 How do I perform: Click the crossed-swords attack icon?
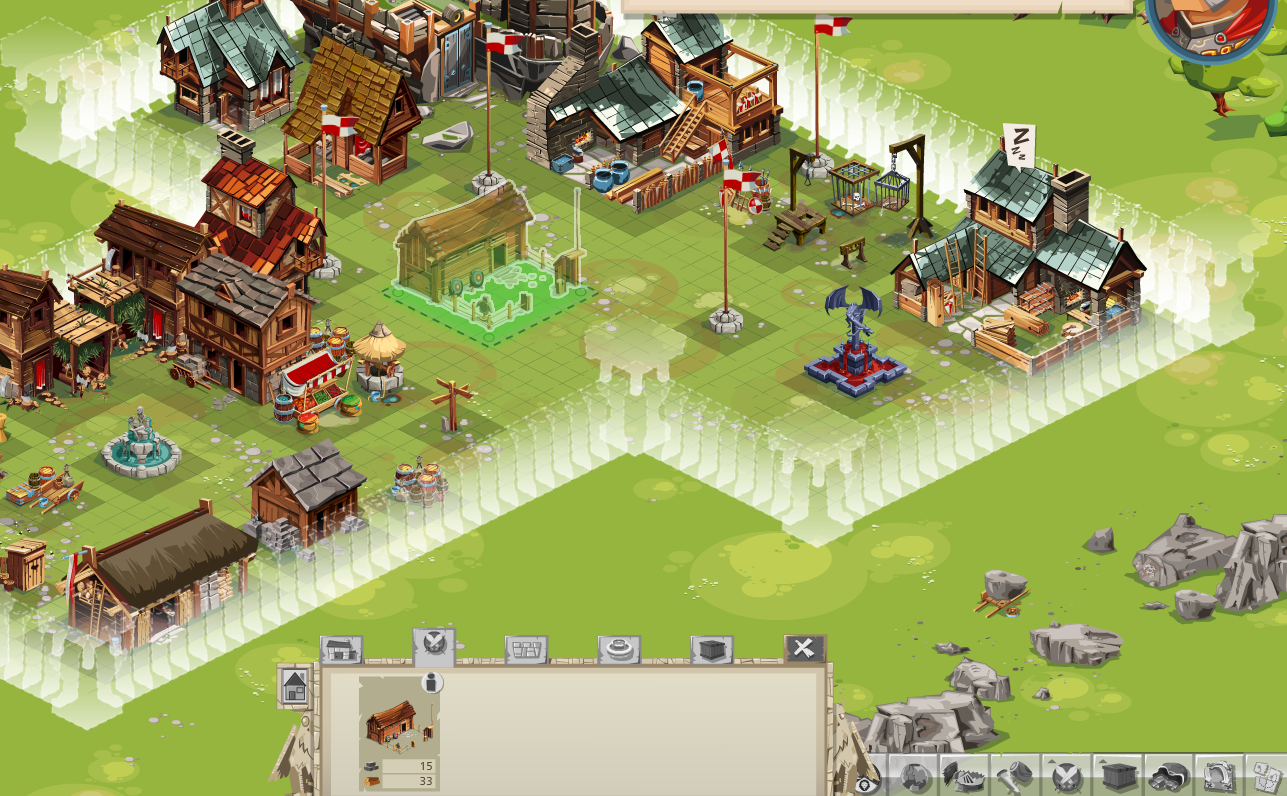click(1064, 780)
